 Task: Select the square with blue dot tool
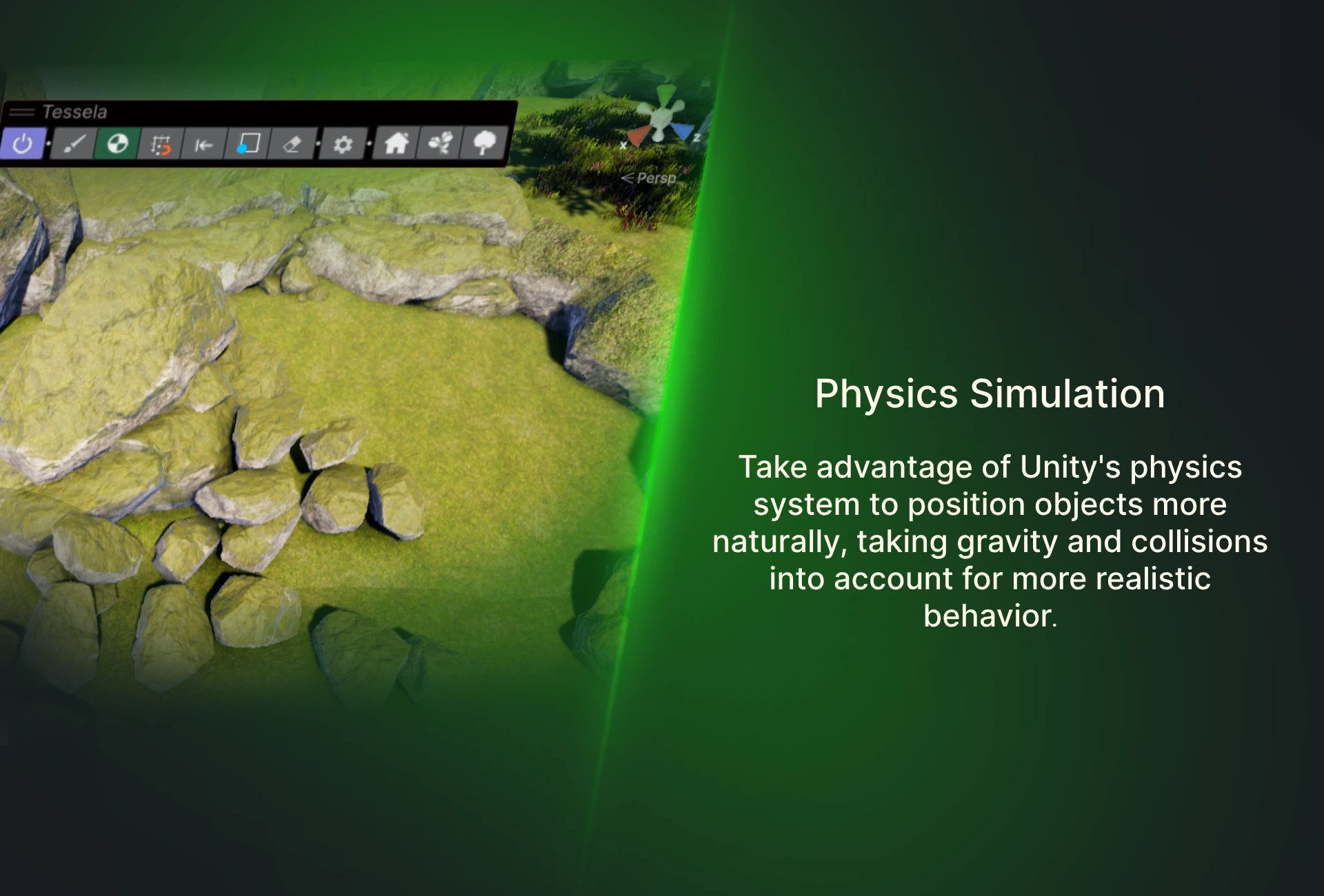pos(248,144)
